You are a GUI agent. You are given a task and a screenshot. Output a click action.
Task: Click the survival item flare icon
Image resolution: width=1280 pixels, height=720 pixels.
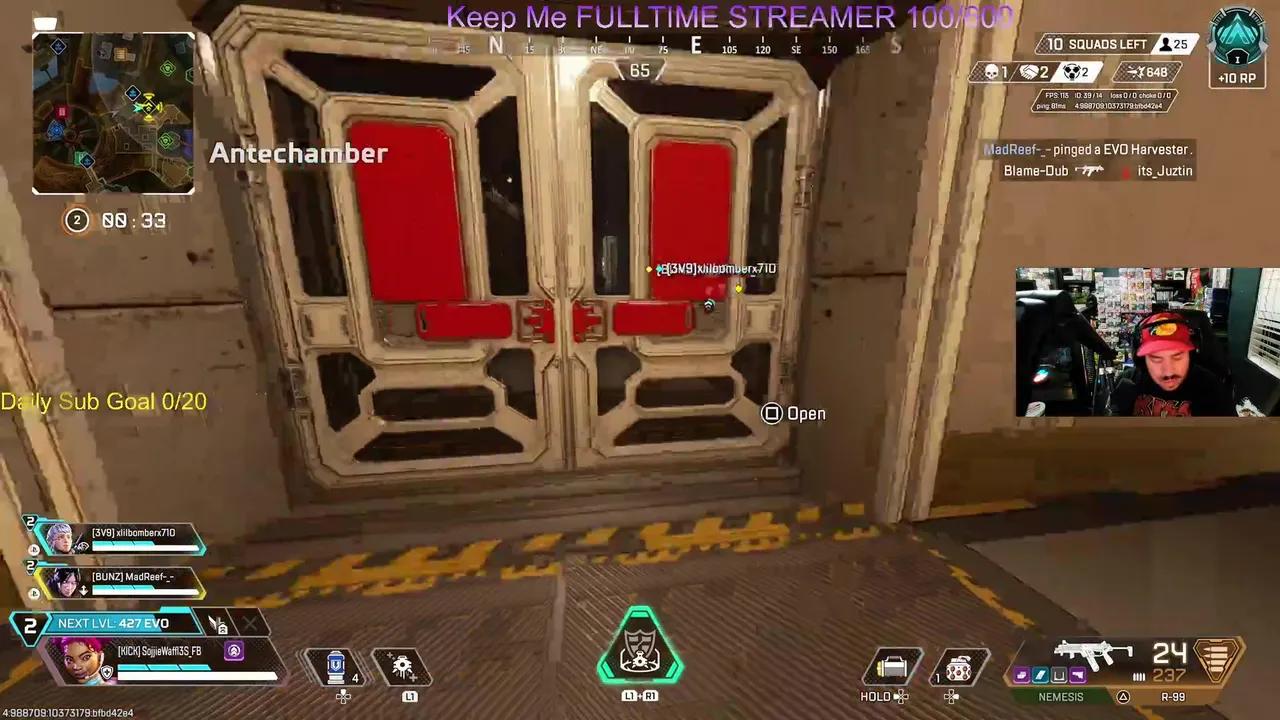tap(400, 665)
